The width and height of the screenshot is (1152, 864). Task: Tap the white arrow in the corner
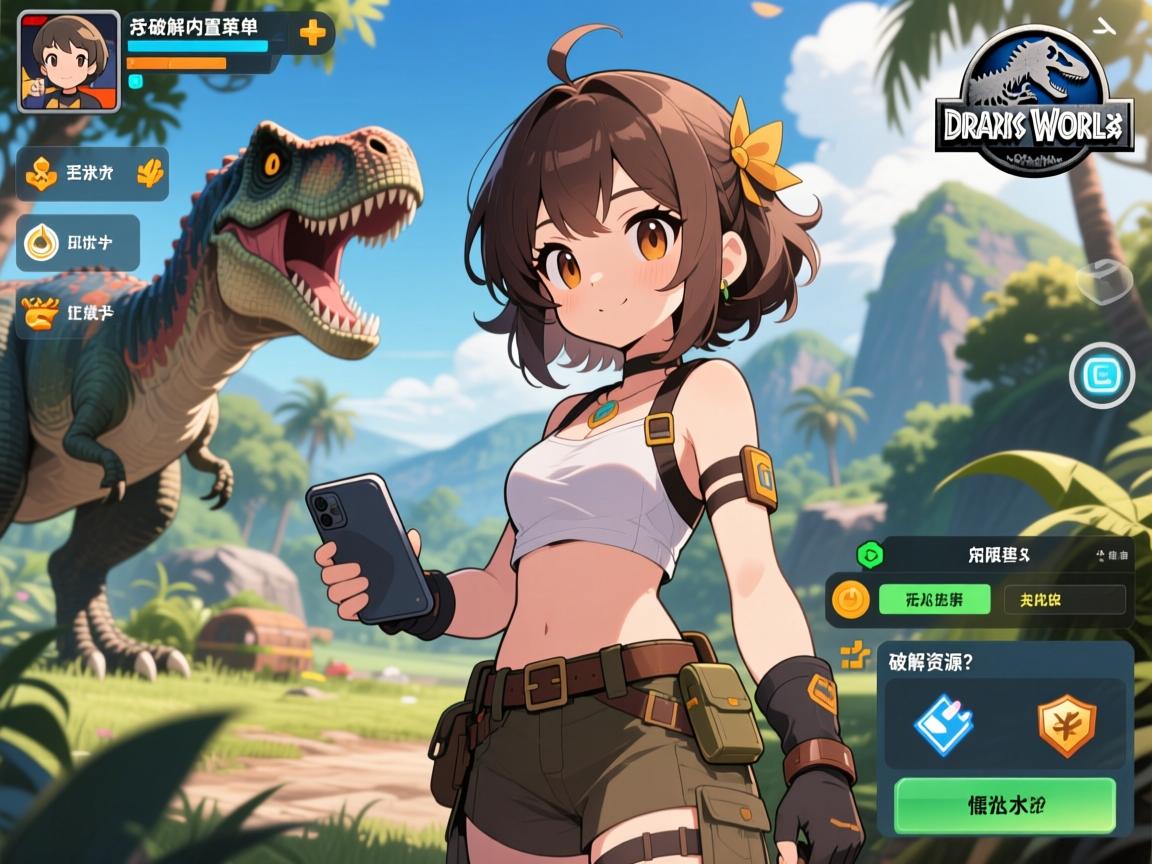coord(1106,27)
